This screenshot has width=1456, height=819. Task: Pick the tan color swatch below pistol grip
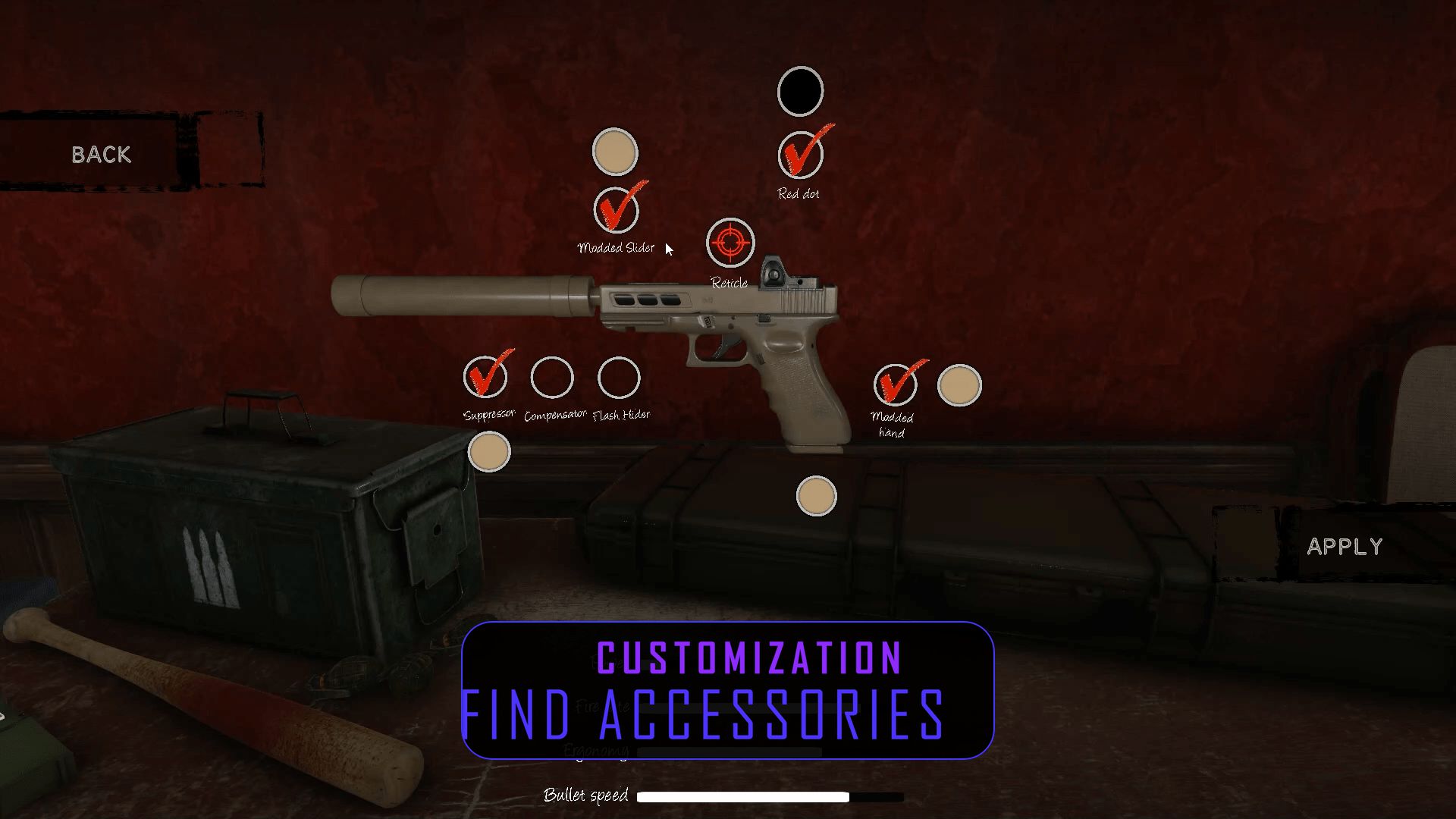tap(816, 497)
